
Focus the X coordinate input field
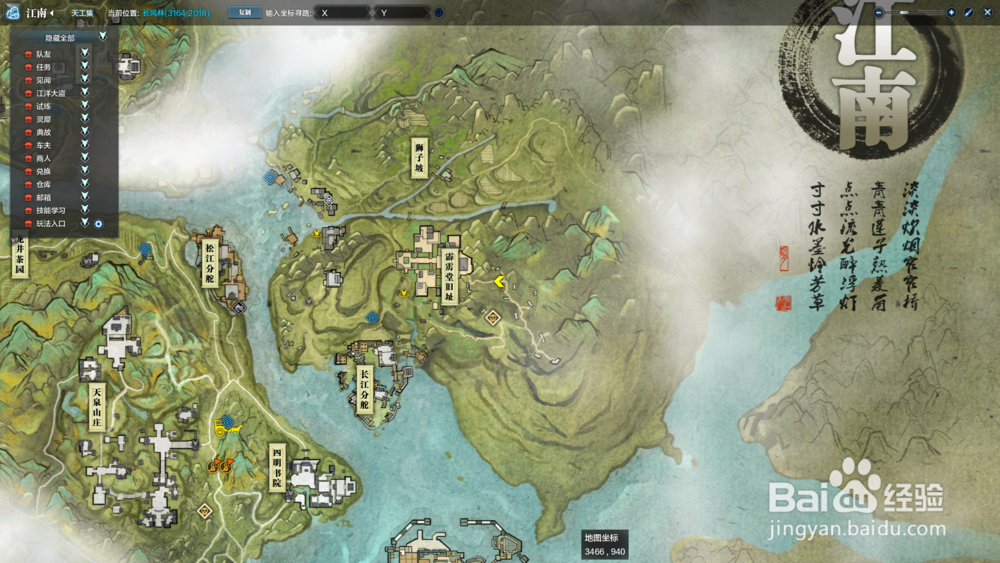click(x=343, y=13)
